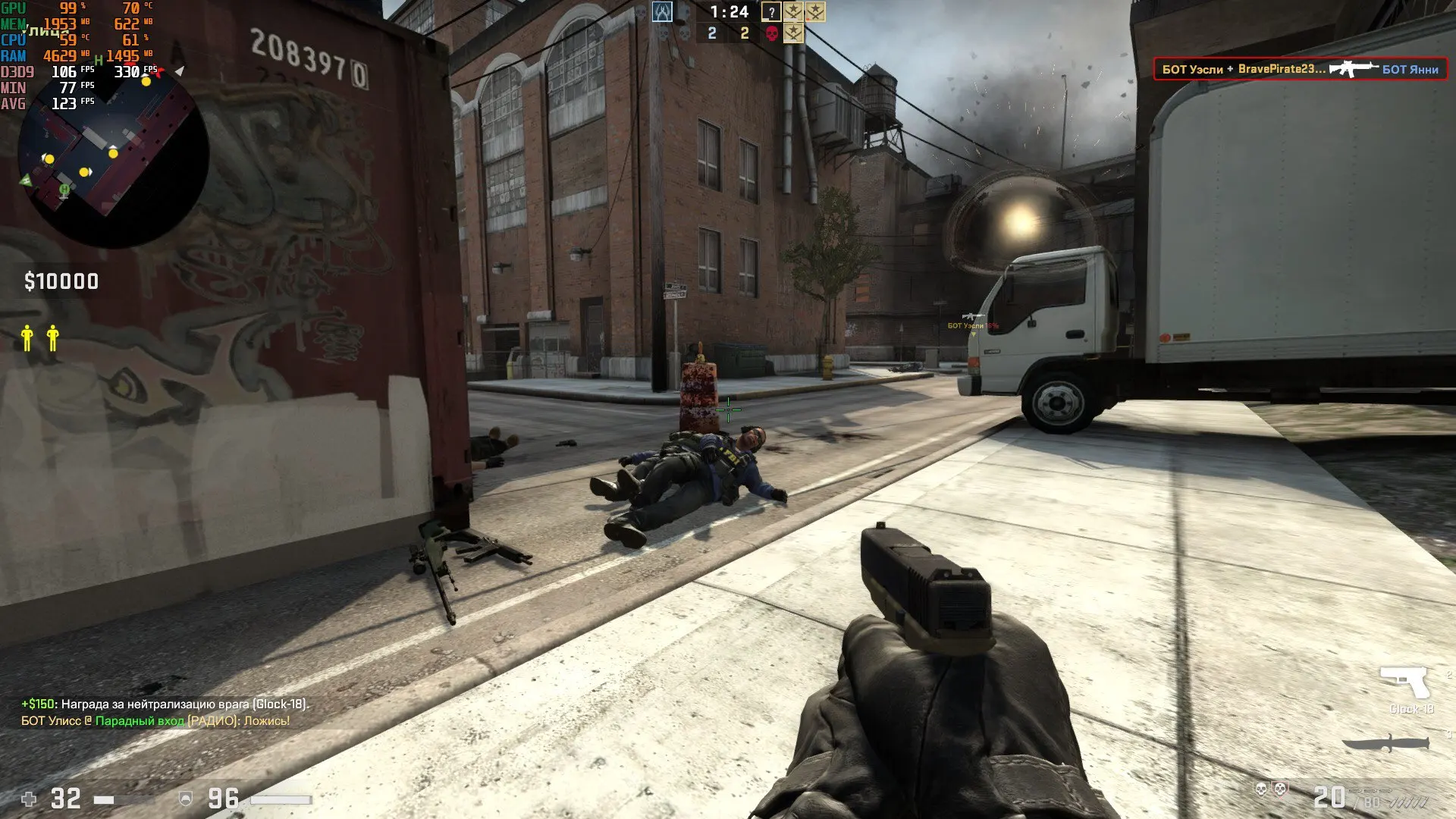Click the red skull dead player icon
The height and width of the screenshot is (819, 1456).
(772, 33)
